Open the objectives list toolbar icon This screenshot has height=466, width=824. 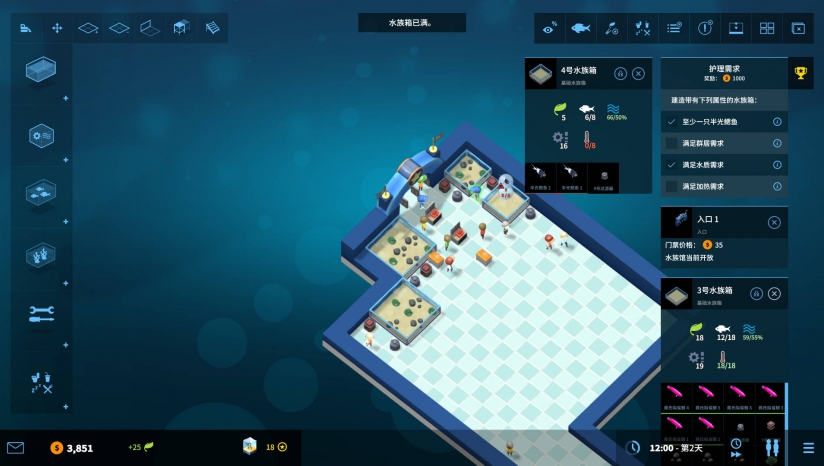point(674,28)
